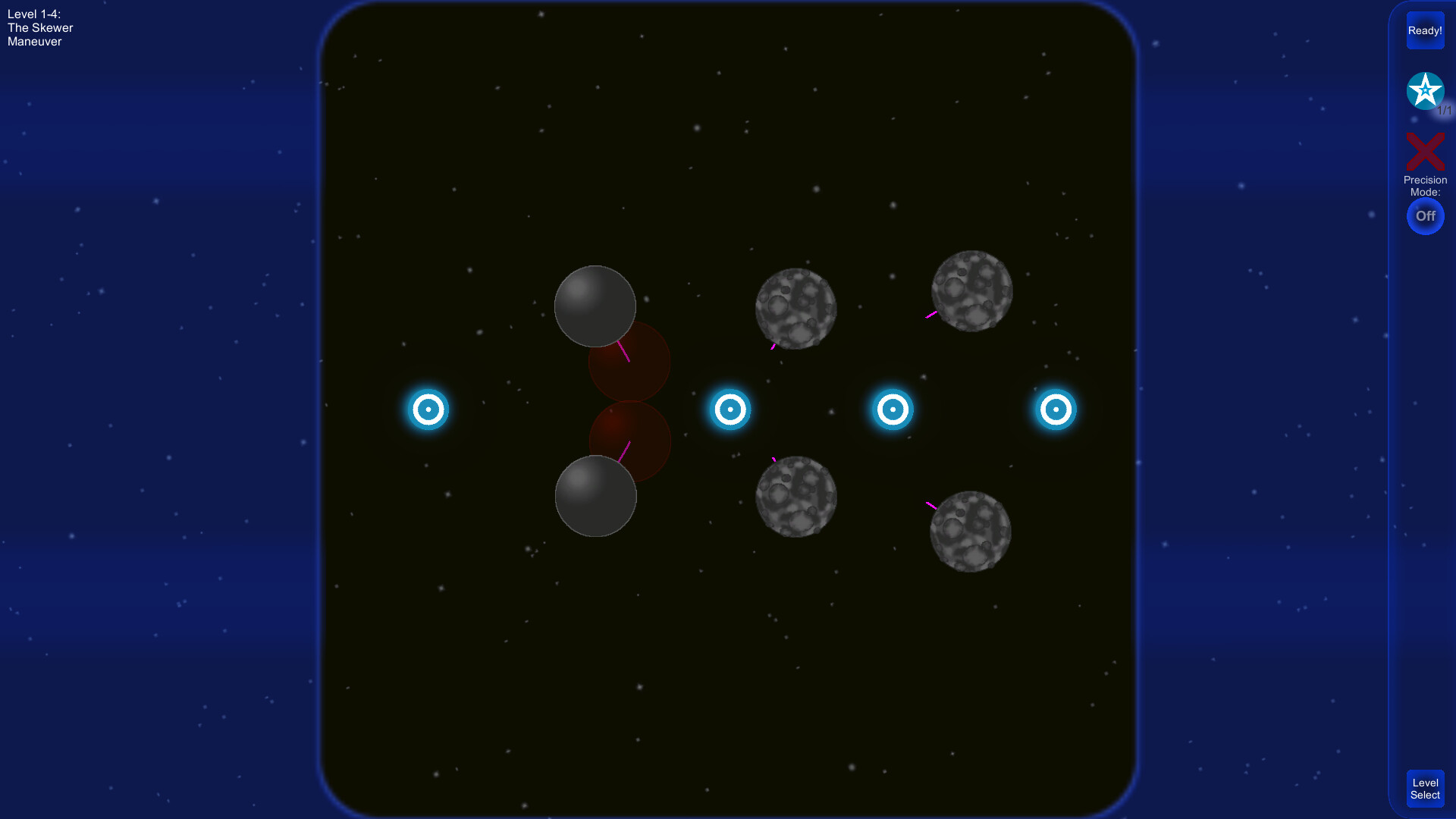Select the upper dark gray sphere

595,306
